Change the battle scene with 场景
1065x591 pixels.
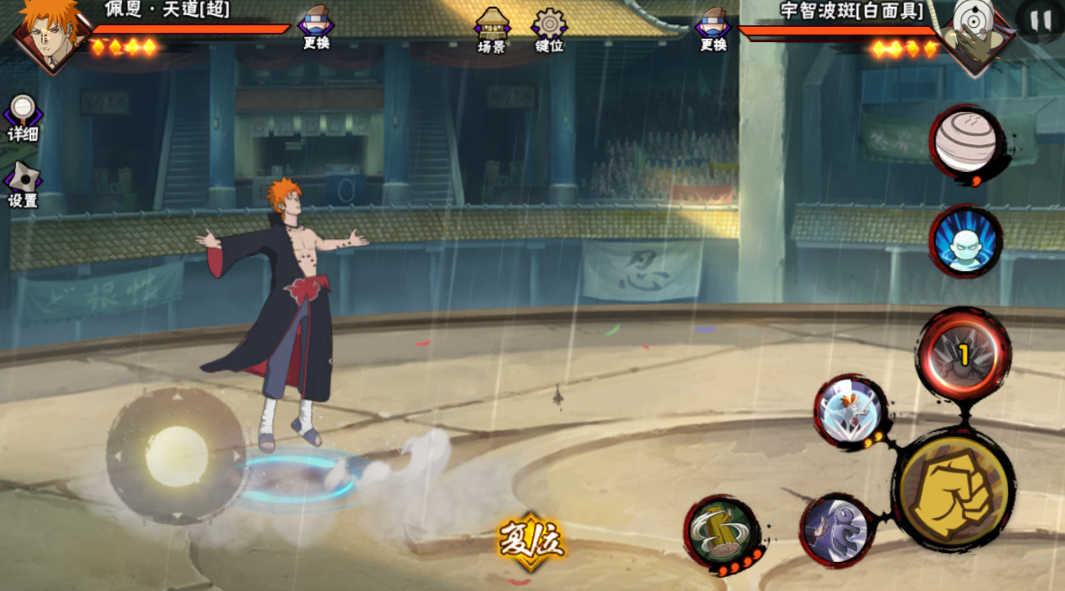pyautogui.click(x=491, y=29)
